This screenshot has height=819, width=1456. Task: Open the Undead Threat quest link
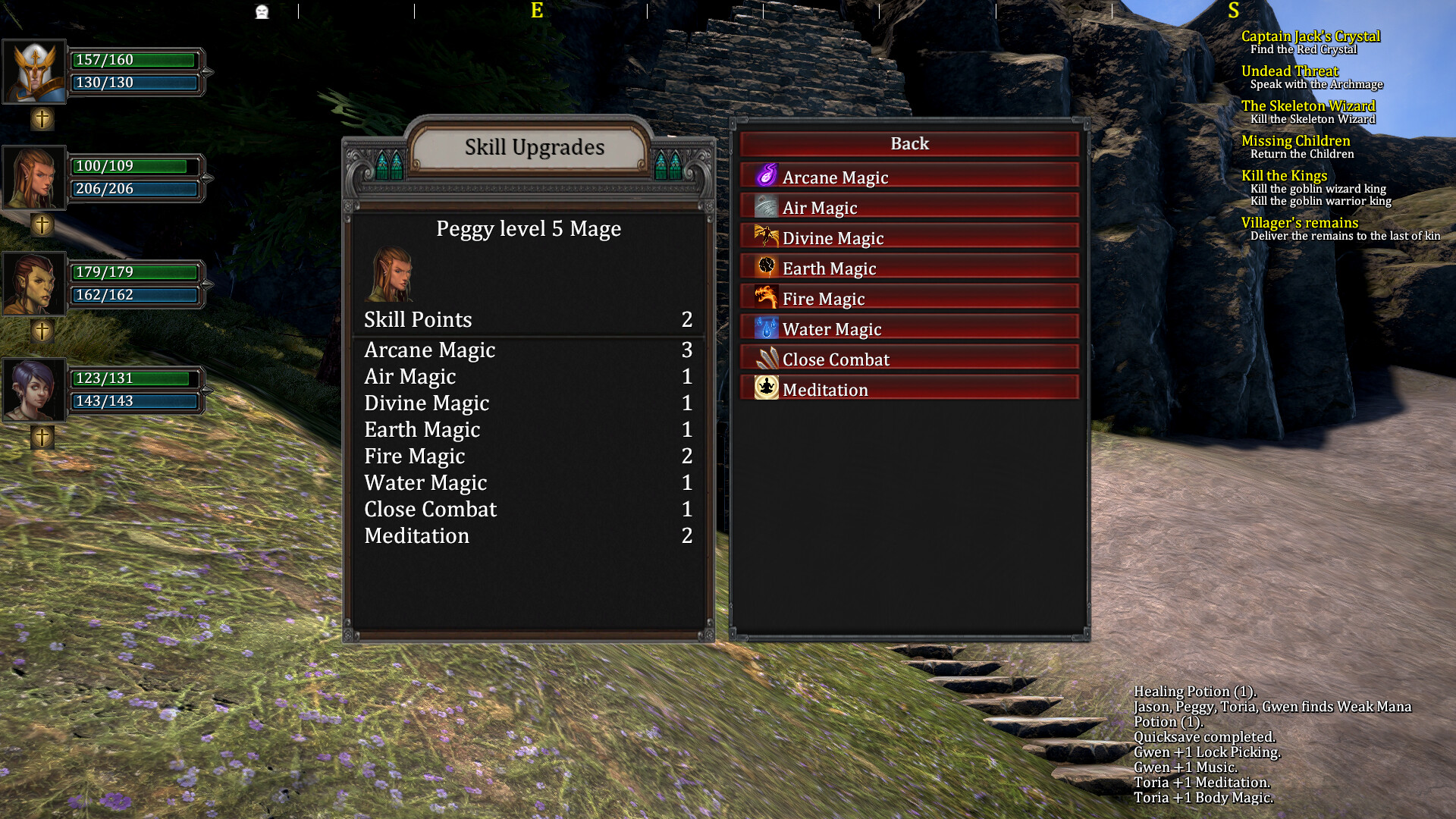click(x=1289, y=71)
